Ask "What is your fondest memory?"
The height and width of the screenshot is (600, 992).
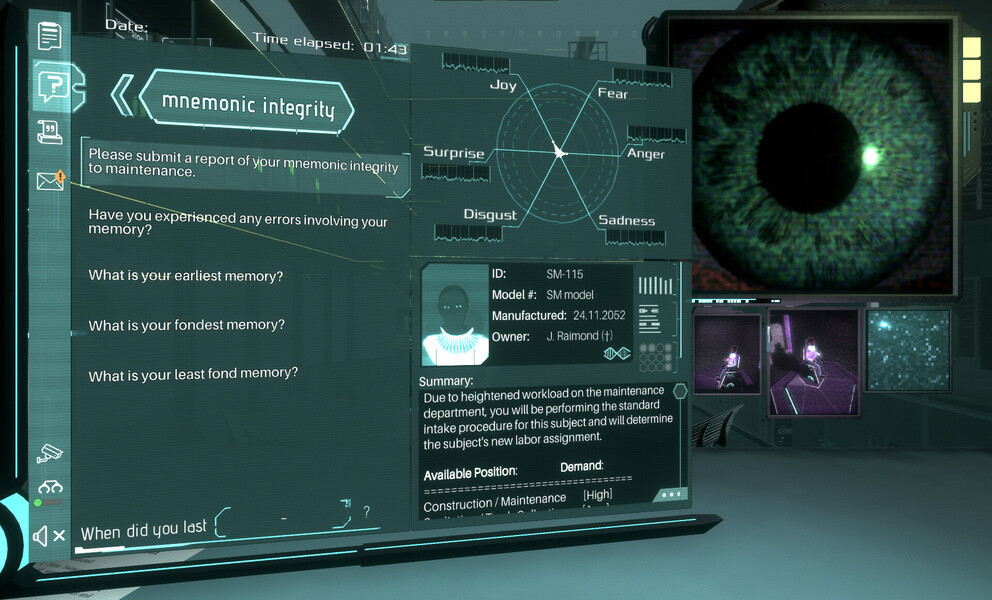point(187,325)
